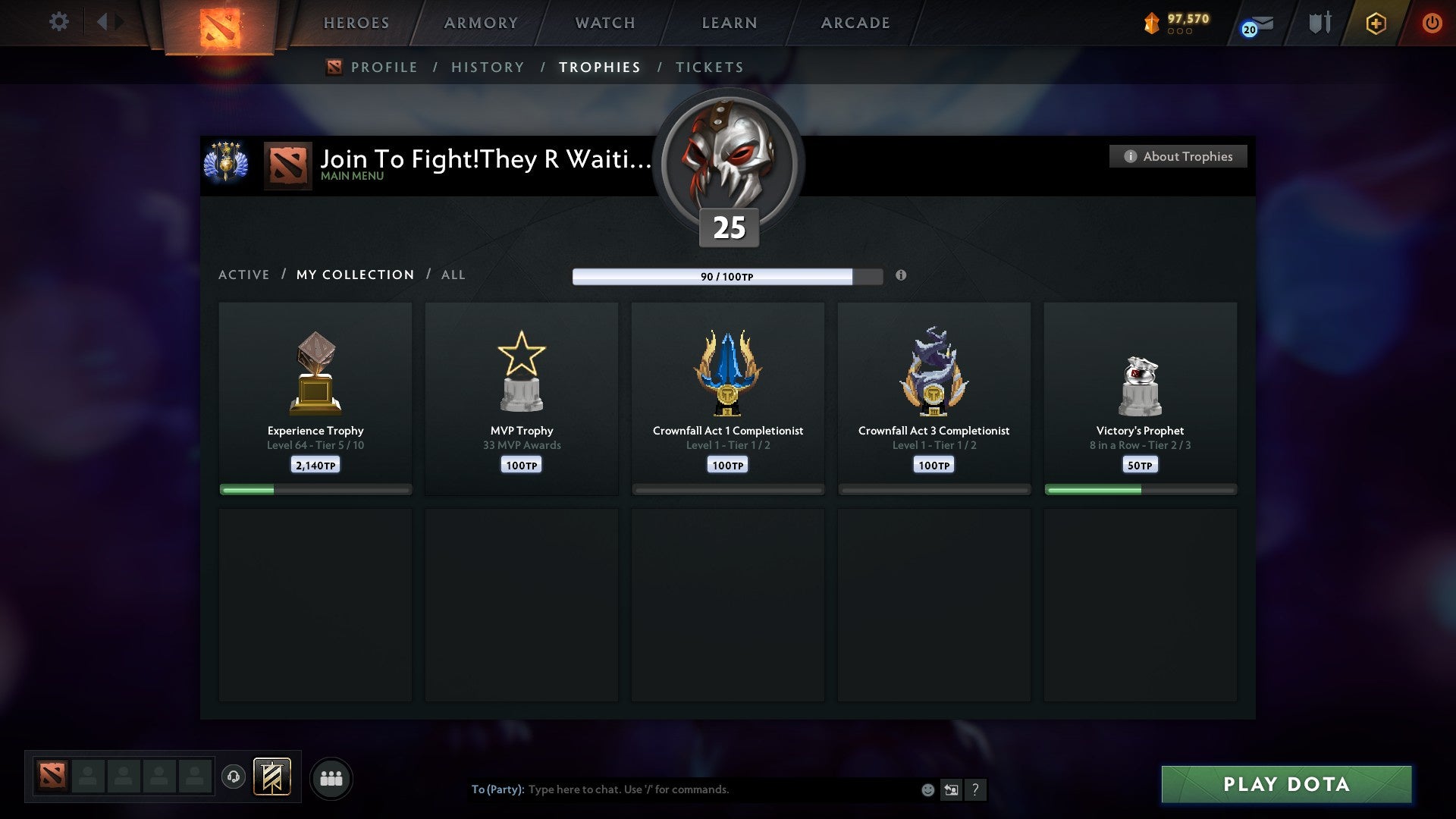Open Dota Plus via the gold plus icon

coord(1375,23)
